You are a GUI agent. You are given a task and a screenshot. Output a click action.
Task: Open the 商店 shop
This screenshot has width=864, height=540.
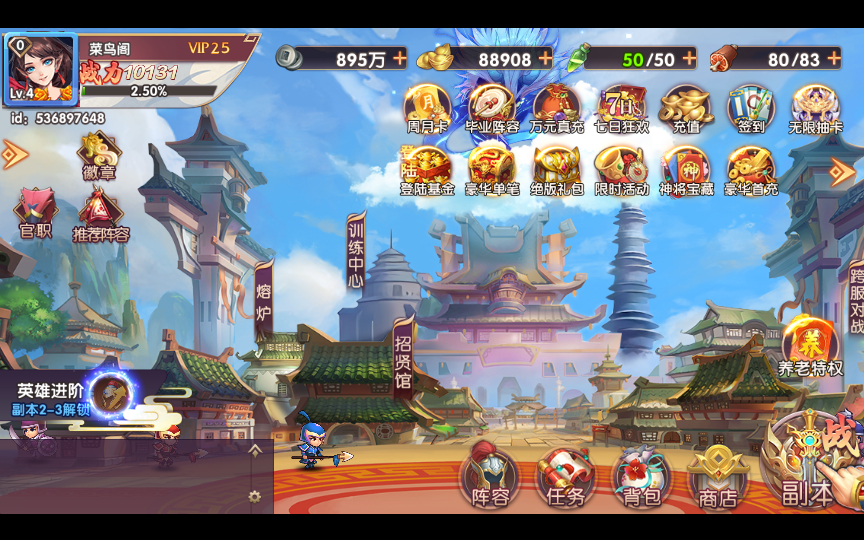pyautogui.click(x=717, y=476)
